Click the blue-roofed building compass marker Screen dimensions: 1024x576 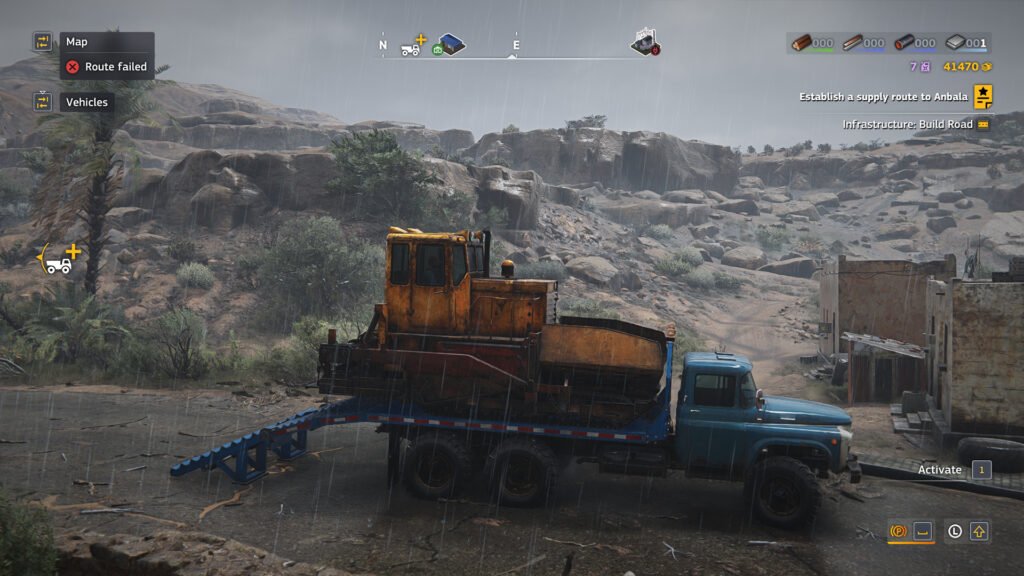pos(450,45)
